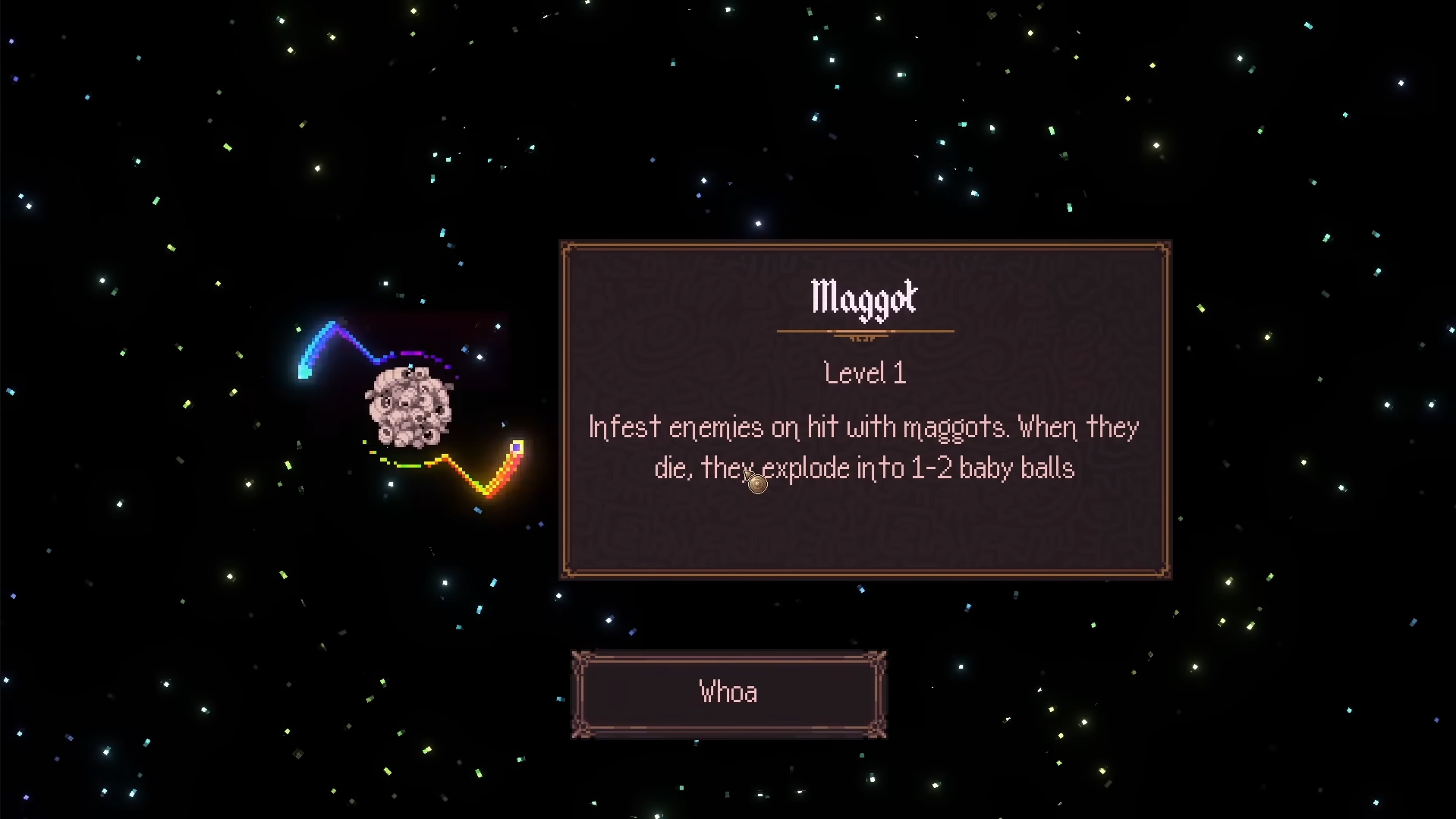This screenshot has height=819, width=1456.
Task: Click the ornamental divider under the Maggot title
Action: (x=865, y=332)
